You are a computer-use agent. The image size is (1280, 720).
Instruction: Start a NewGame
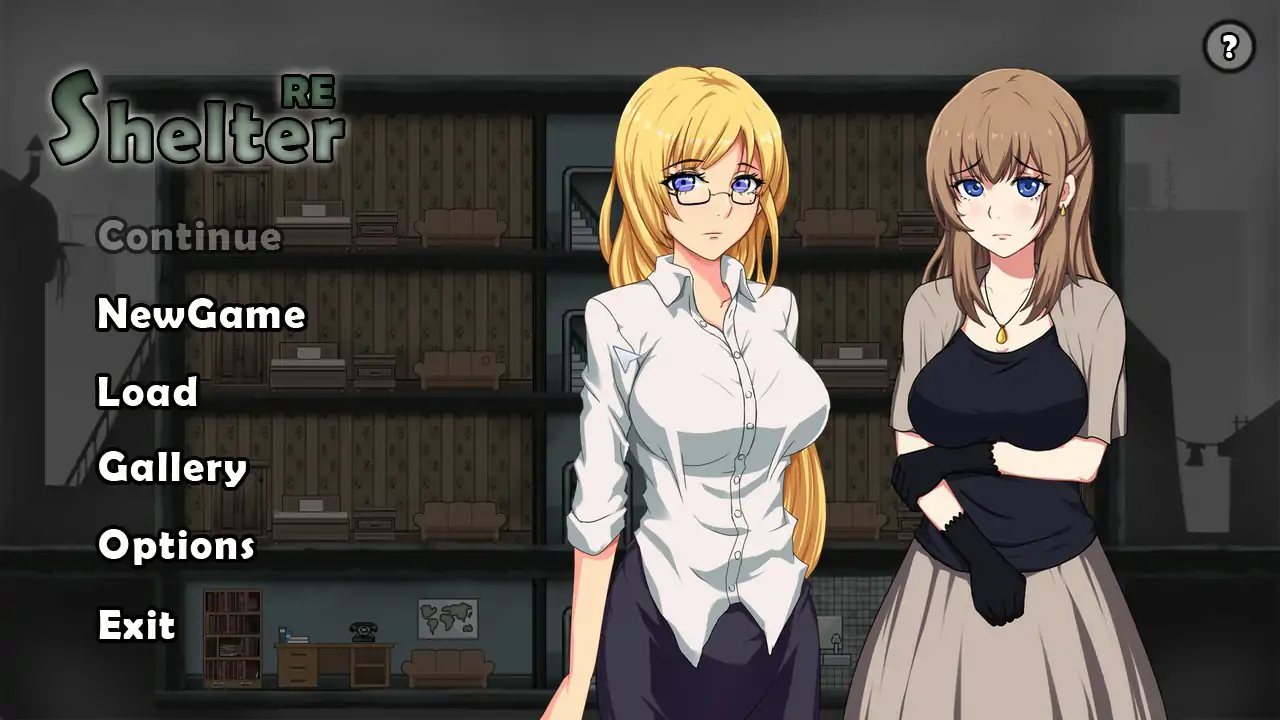pyautogui.click(x=199, y=315)
